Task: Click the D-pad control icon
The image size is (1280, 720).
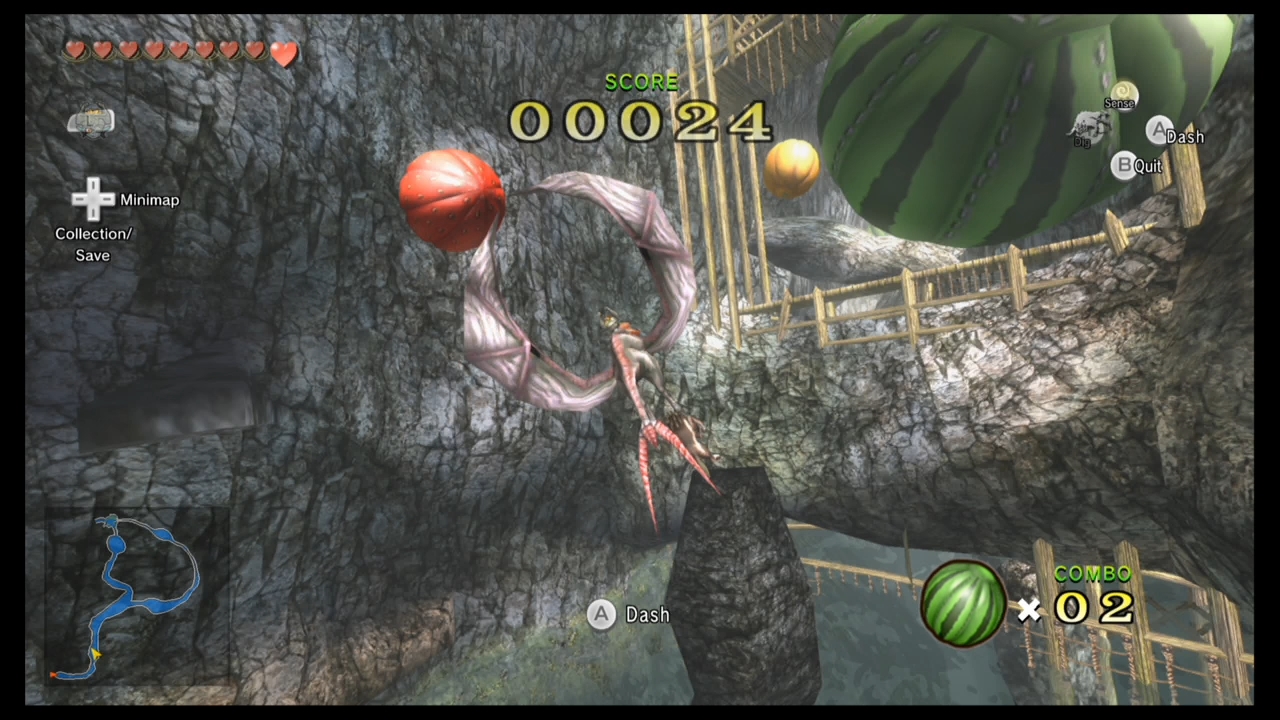Action: (x=92, y=199)
